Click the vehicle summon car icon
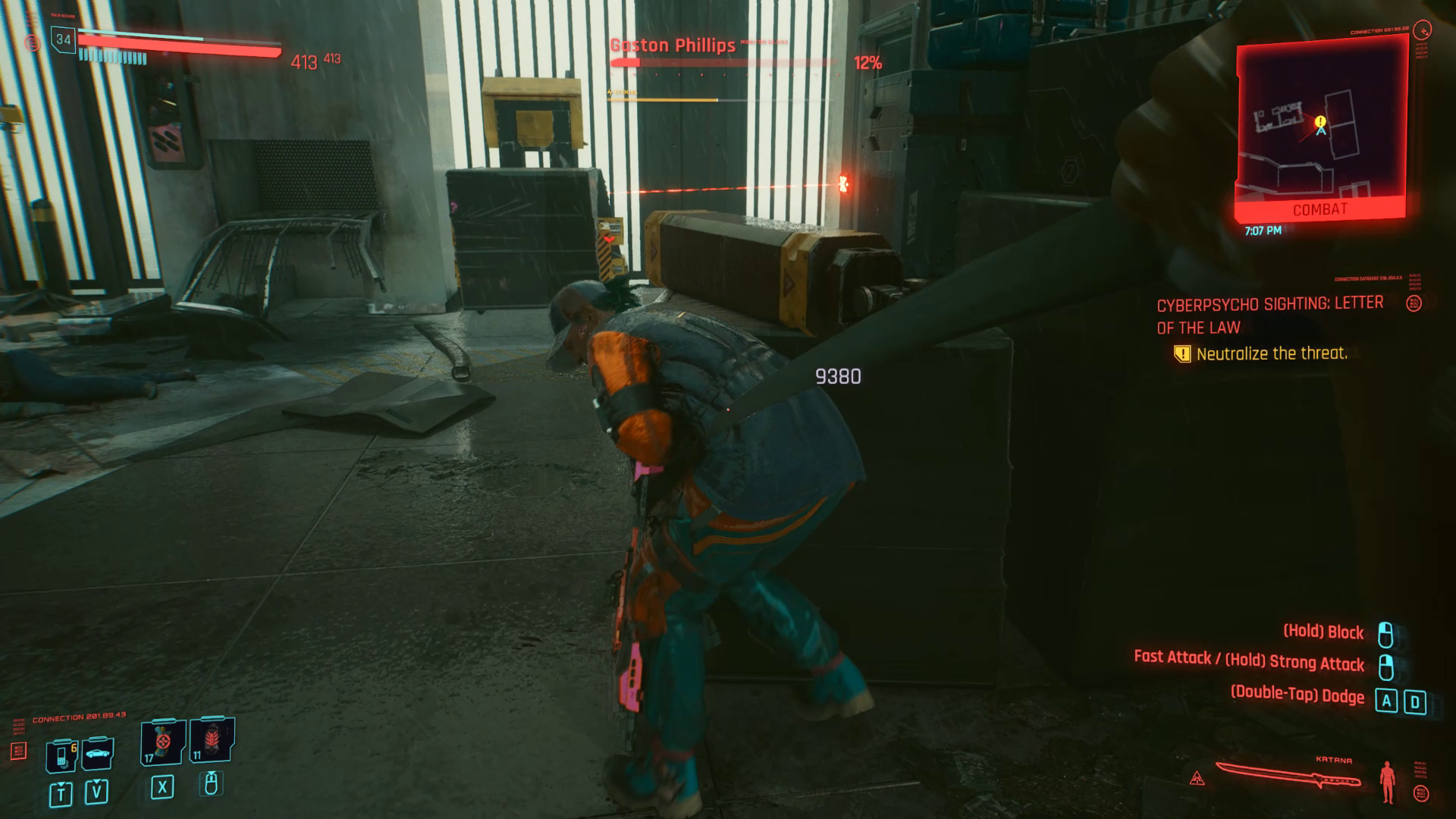Image resolution: width=1456 pixels, height=819 pixels. pyautogui.click(x=97, y=754)
